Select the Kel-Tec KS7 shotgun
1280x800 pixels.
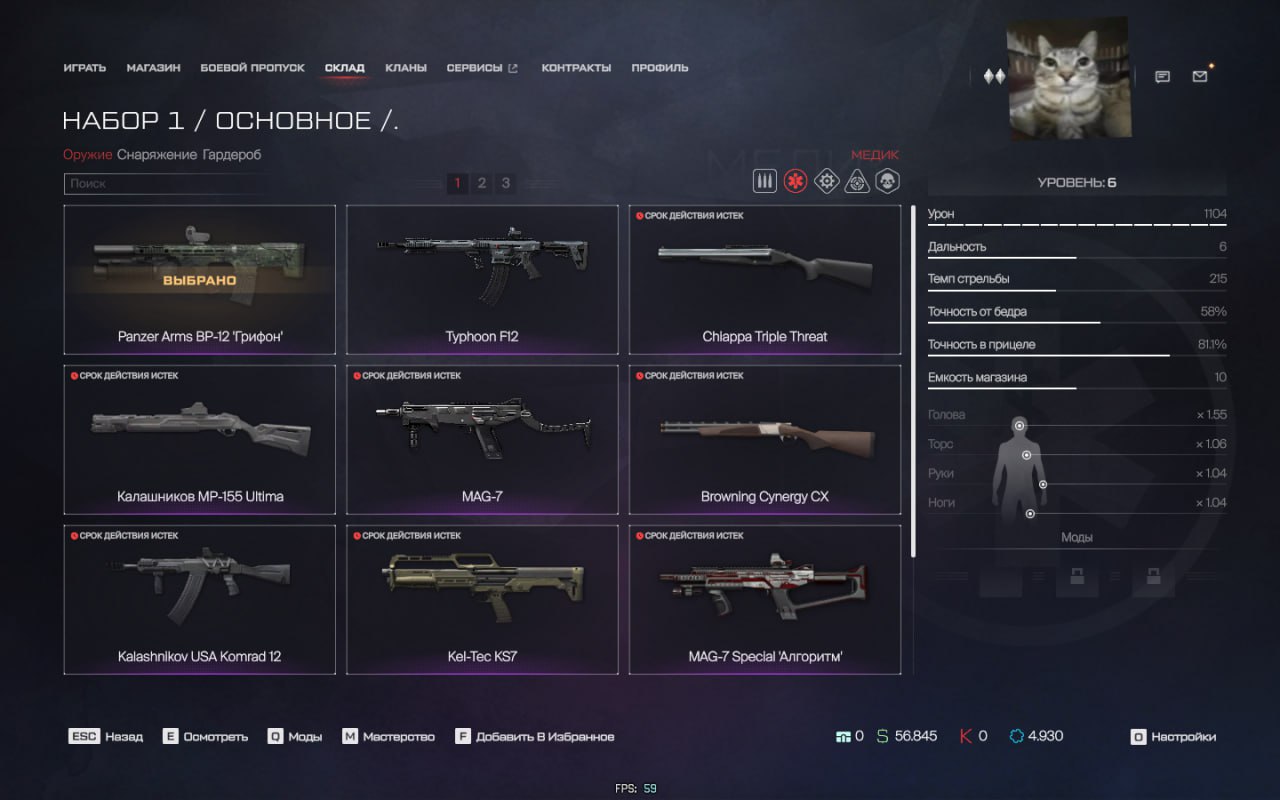[x=482, y=600]
